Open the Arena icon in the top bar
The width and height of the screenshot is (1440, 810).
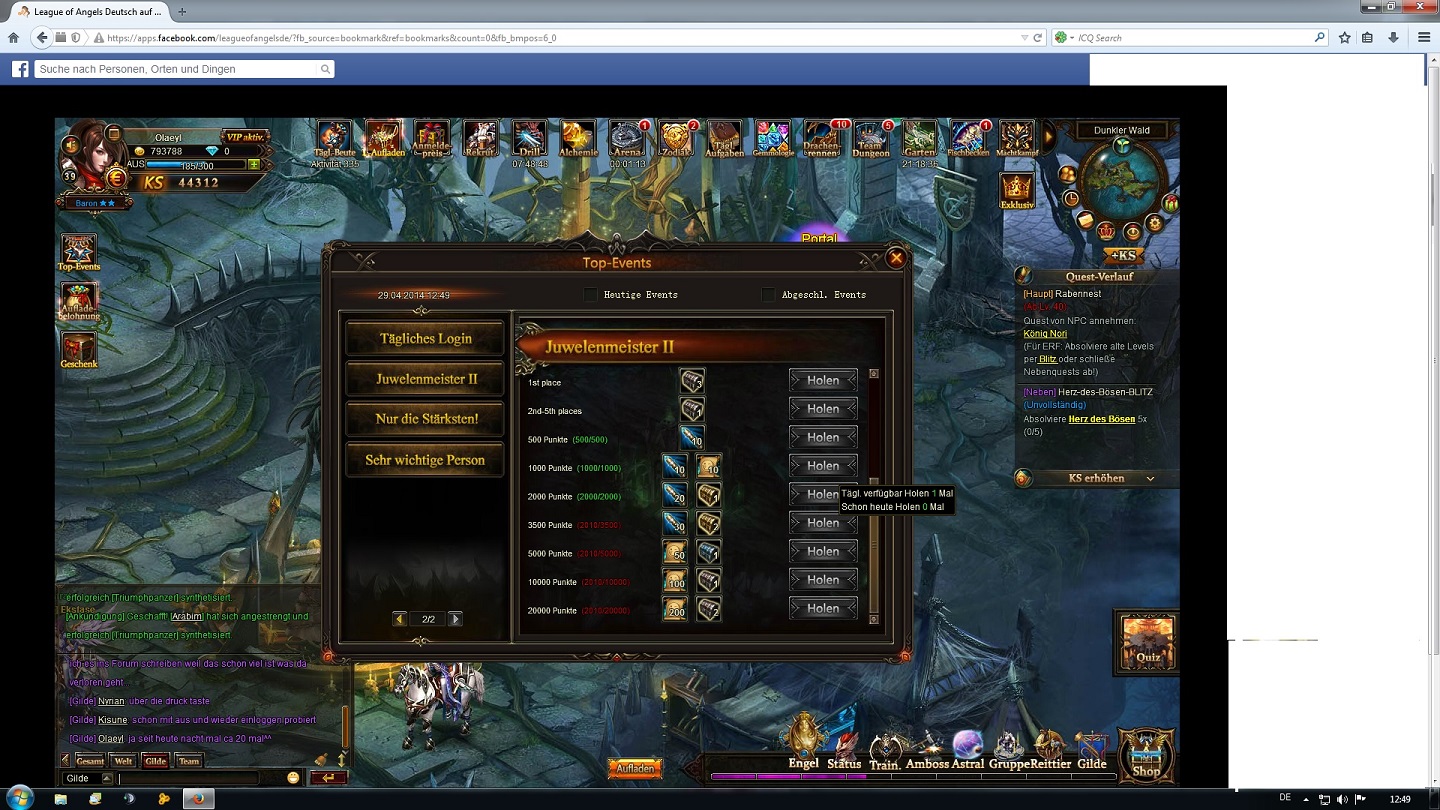click(x=627, y=139)
